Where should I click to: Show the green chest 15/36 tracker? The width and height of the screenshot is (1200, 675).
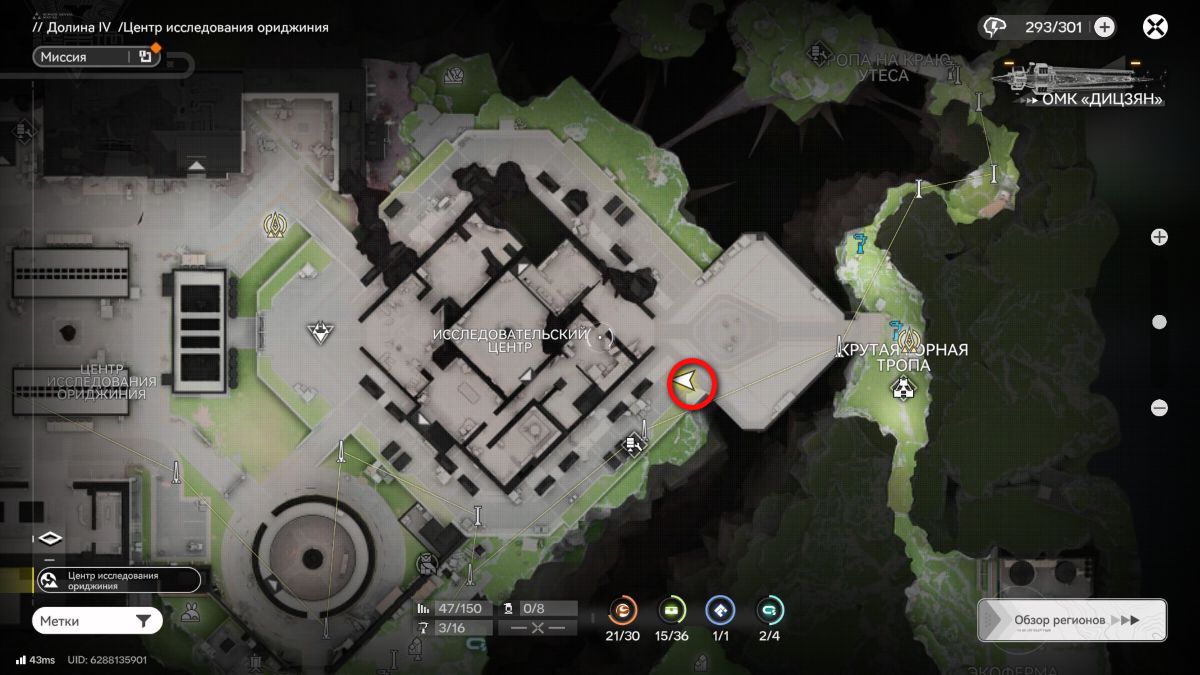[x=672, y=610]
